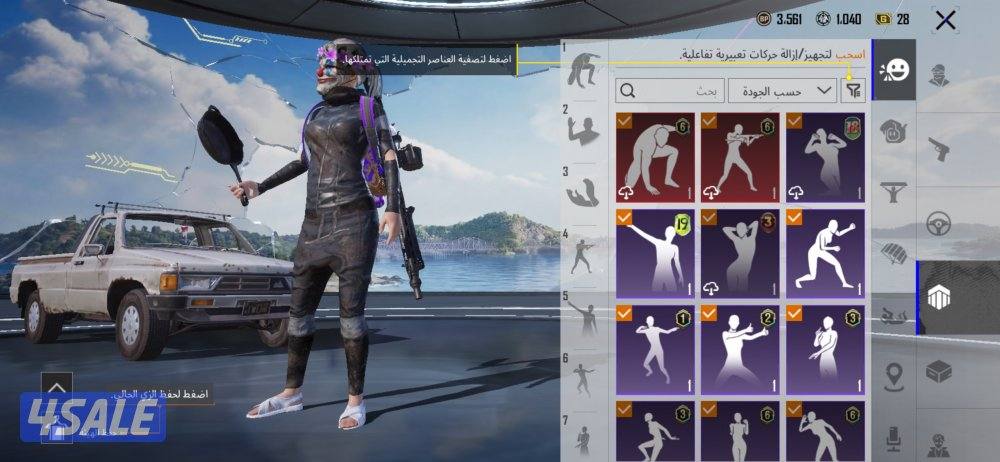
Task: Select the stacked layers category
Action: 940,298
